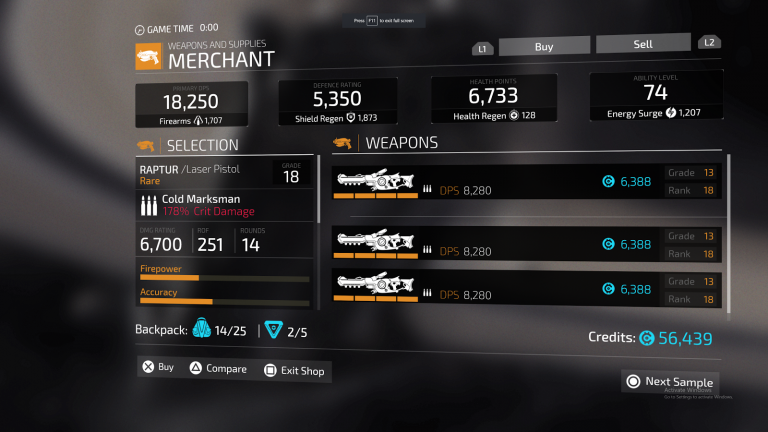This screenshot has width=768, height=432.
Task: Choose Exit Shop to leave the merchant
Action: [x=295, y=371]
